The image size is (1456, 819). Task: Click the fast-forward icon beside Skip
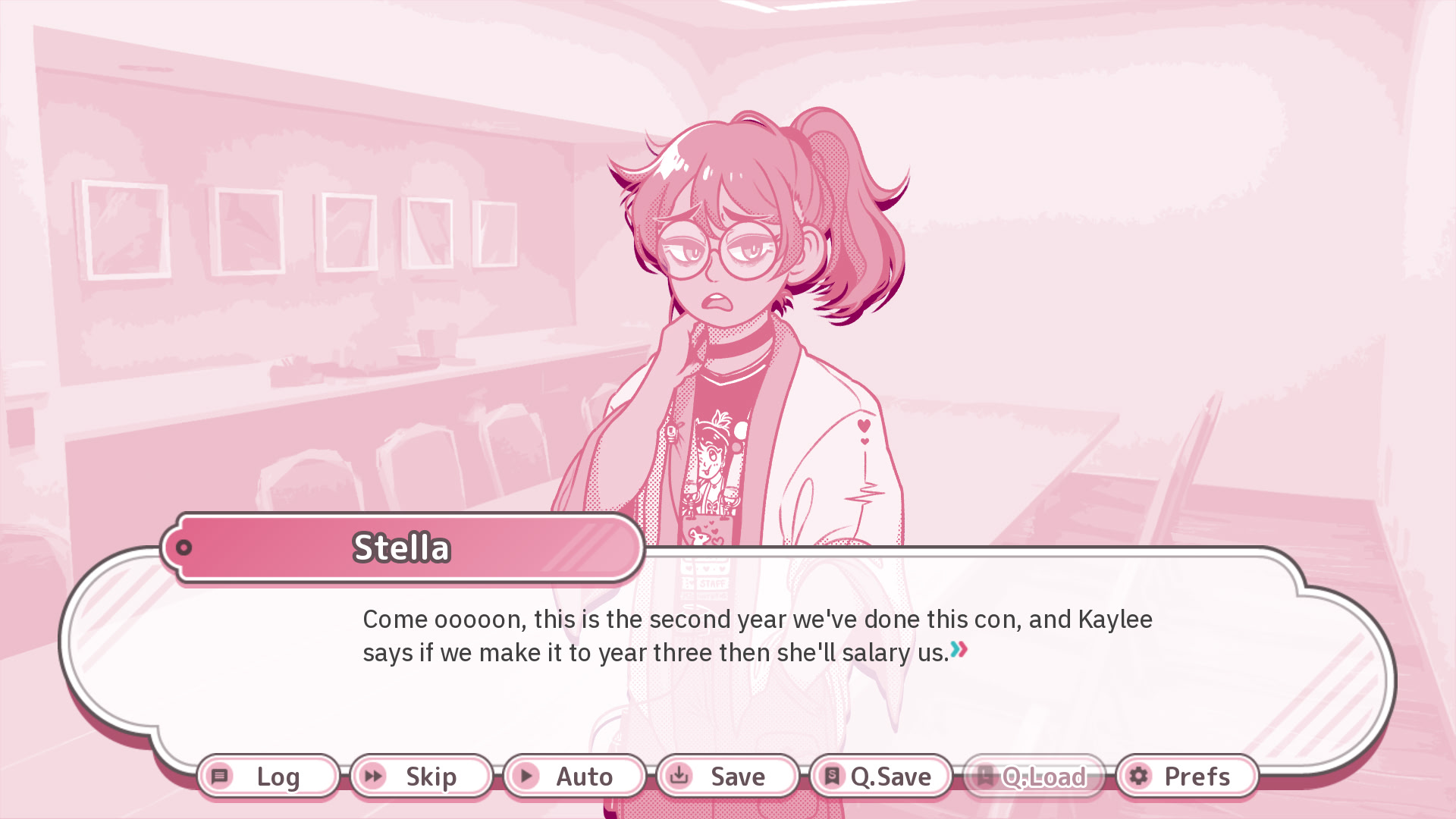373,777
